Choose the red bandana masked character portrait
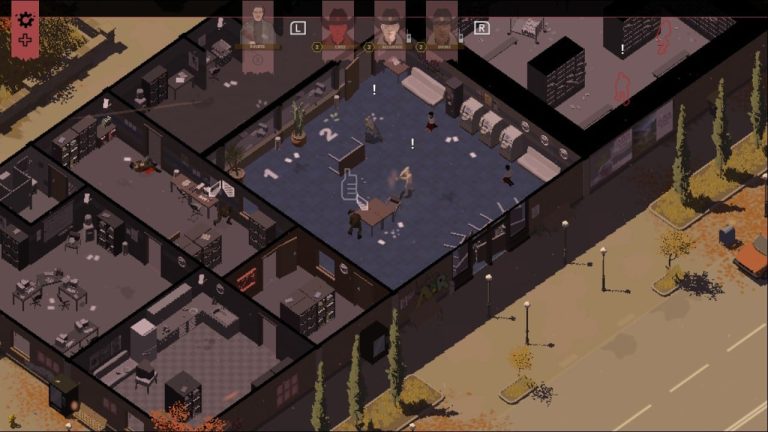The image size is (768, 432). (337, 24)
